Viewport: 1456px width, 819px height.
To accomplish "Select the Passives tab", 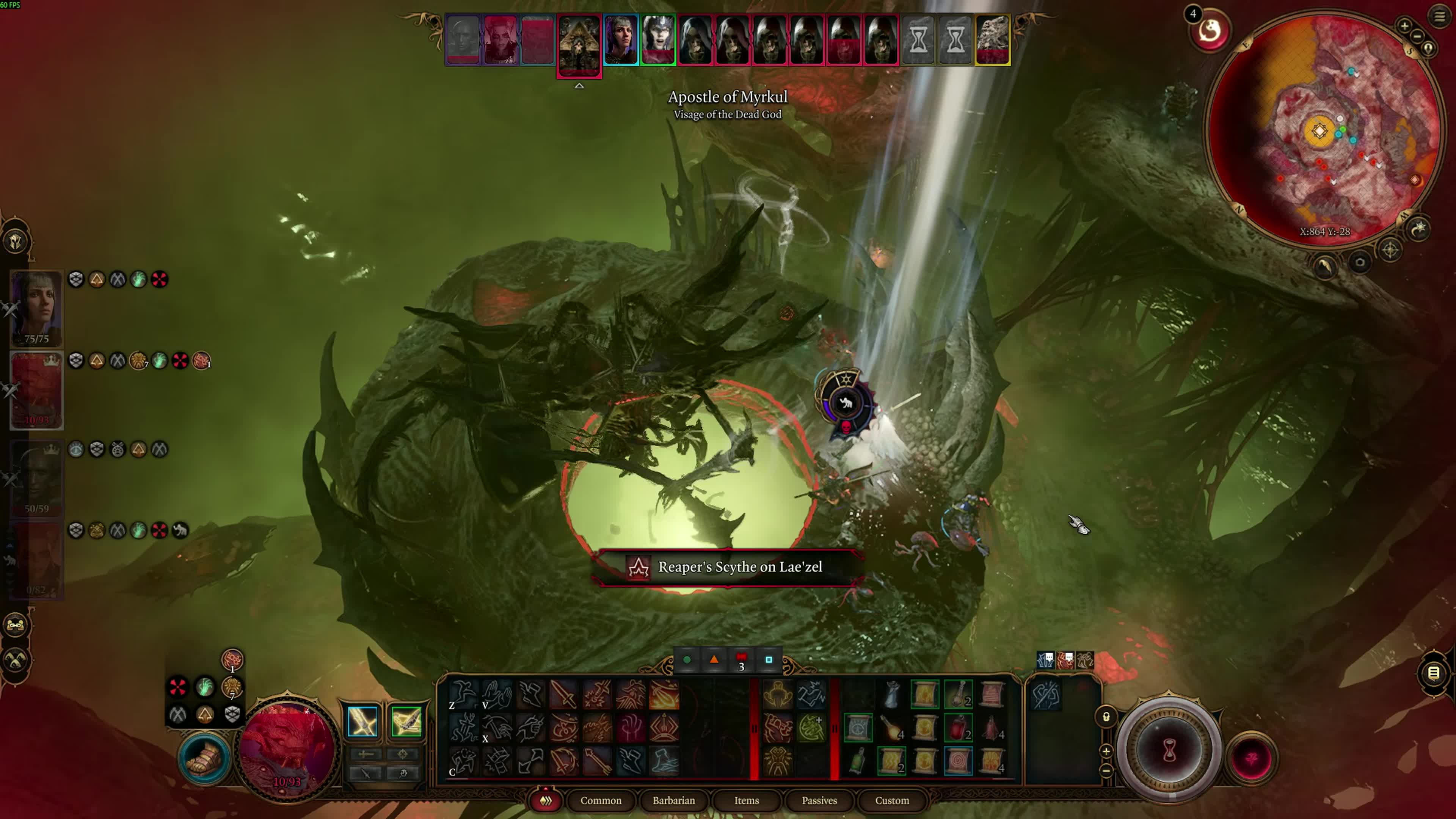I will 819,800.
